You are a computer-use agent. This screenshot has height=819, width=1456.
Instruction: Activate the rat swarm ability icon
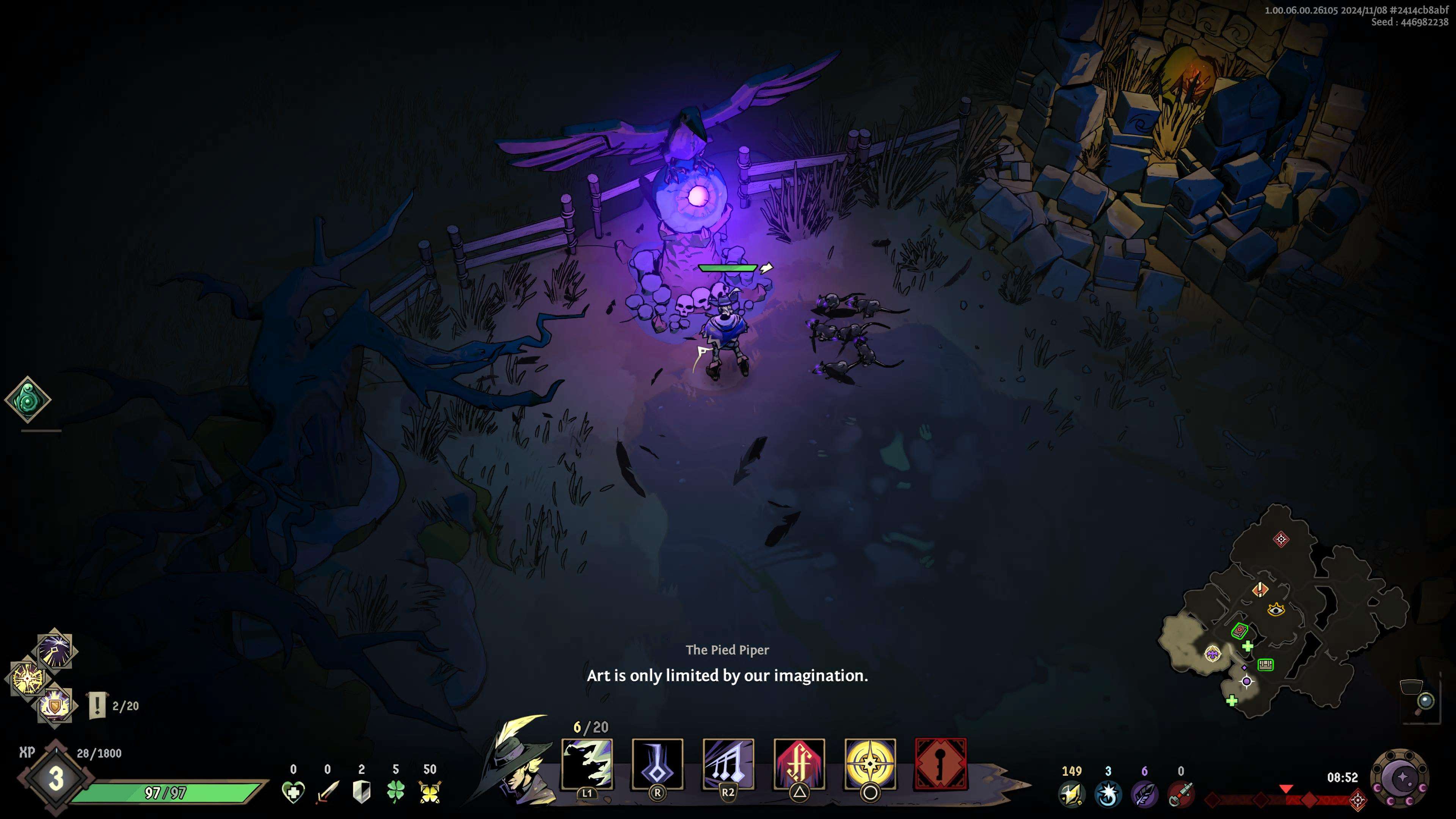click(x=587, y=764)
